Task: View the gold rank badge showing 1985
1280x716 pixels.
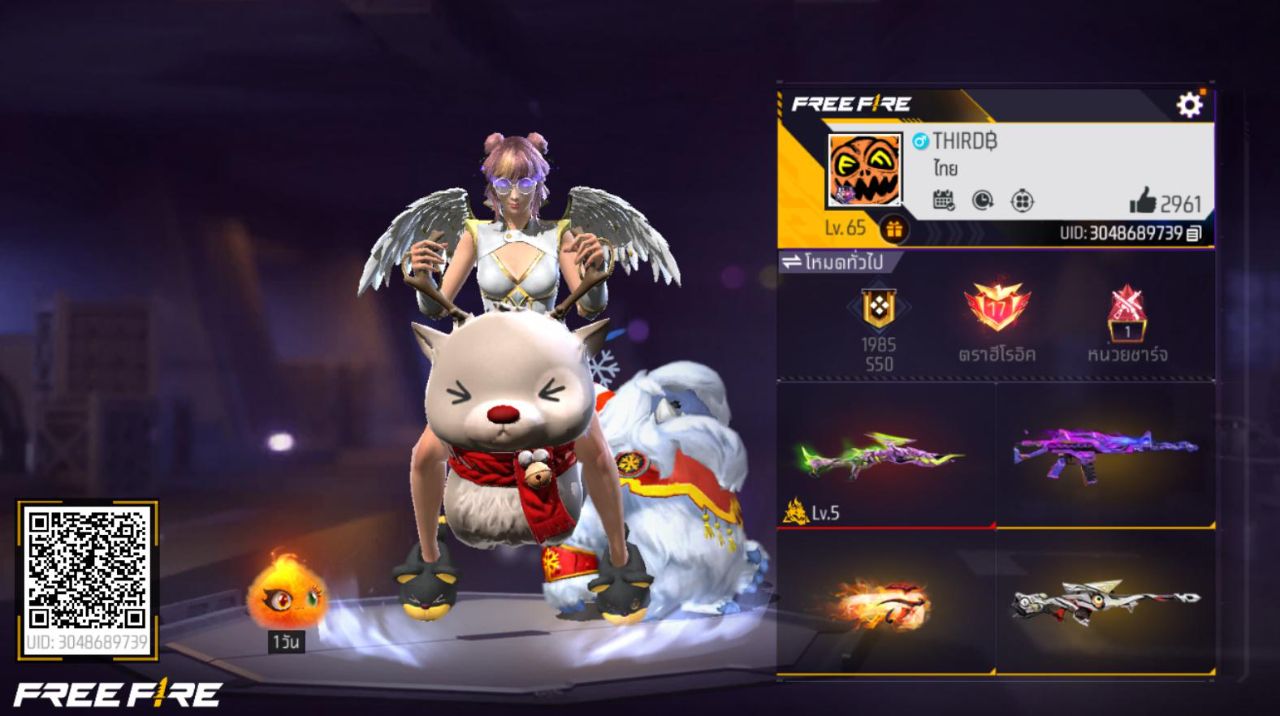Action: 879,310
